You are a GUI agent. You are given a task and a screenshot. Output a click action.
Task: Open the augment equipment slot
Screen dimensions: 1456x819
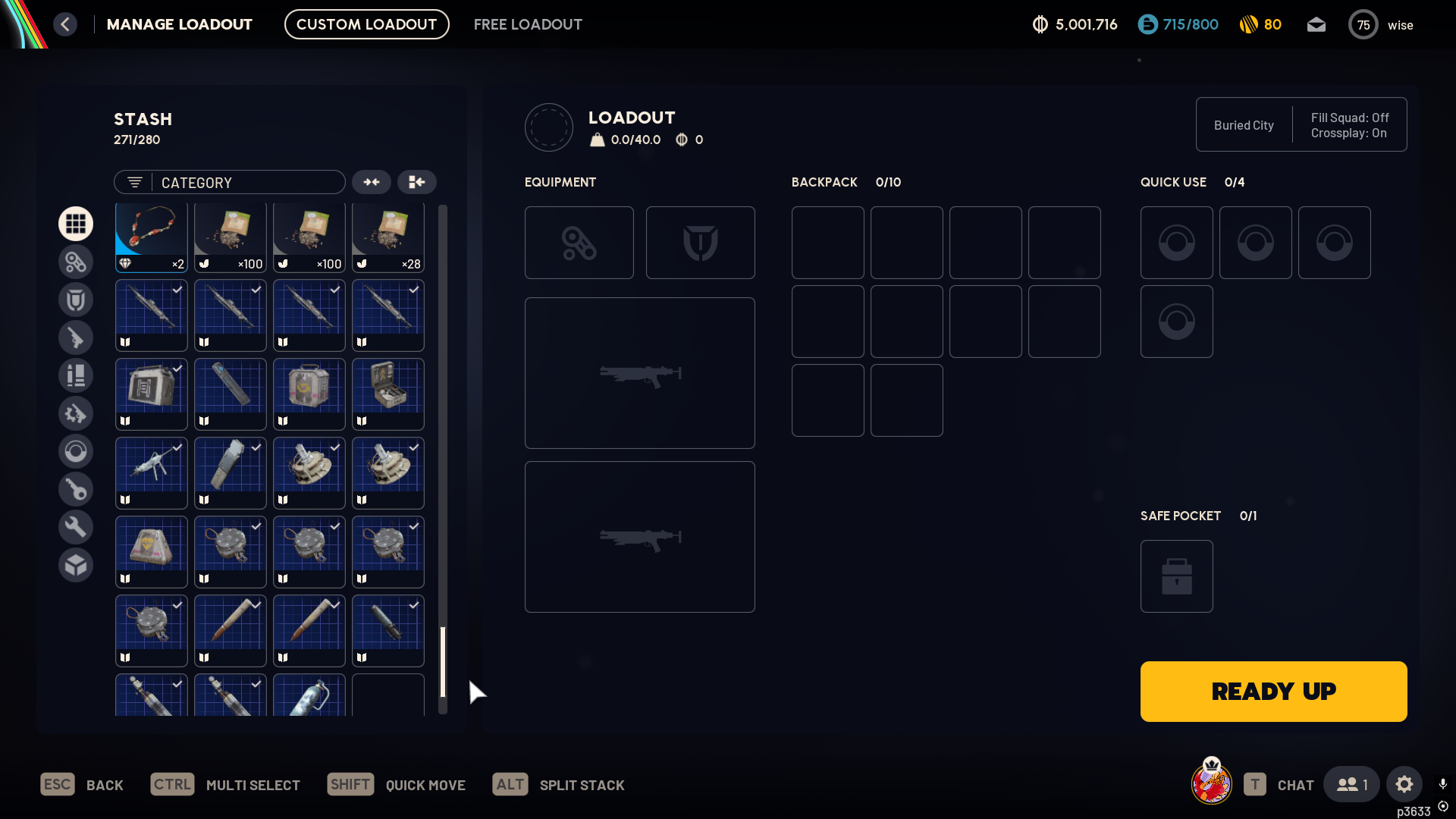(x=579, y=243)
